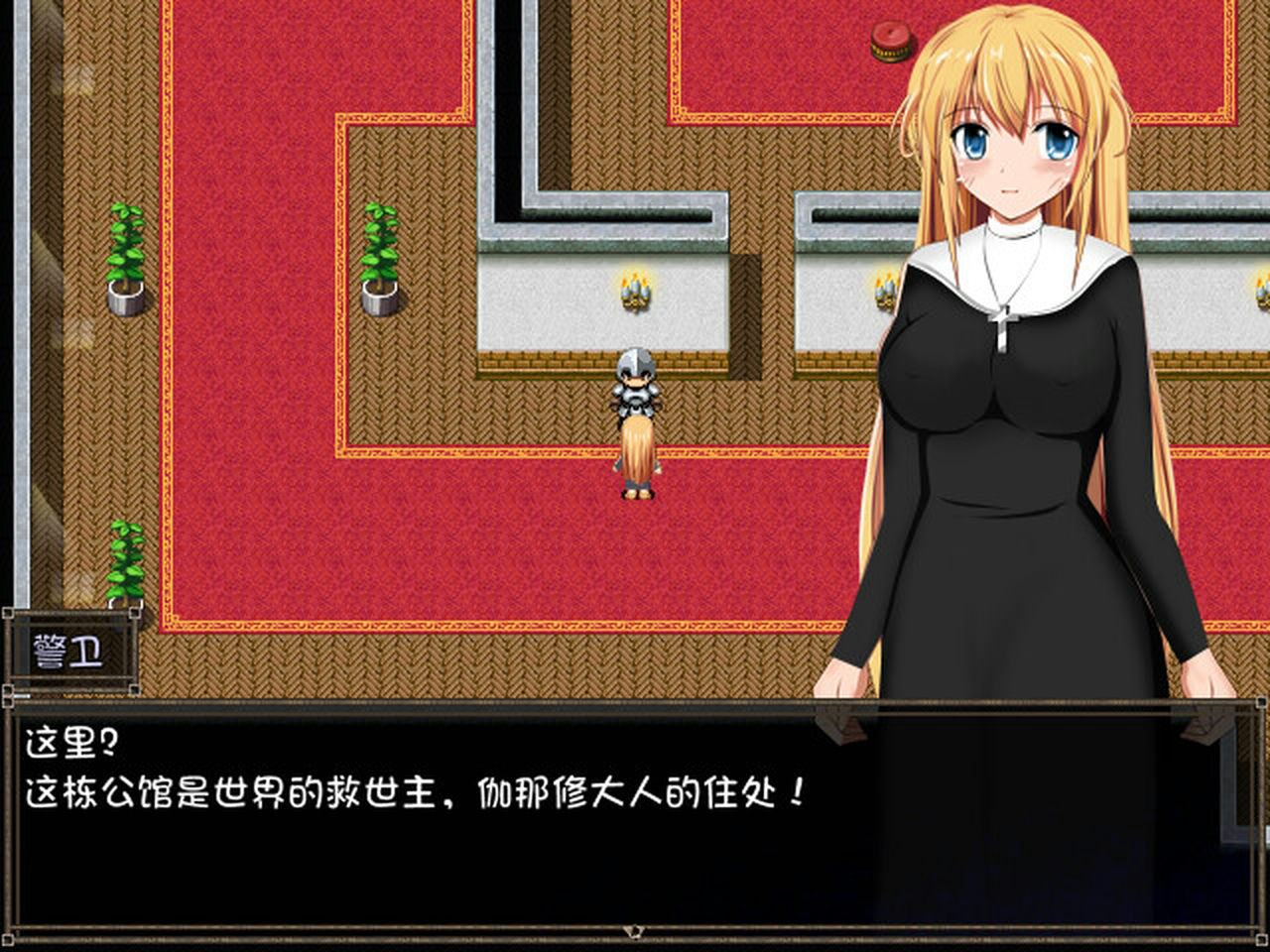Click the left wall torch sconce
This screenshot has width=1270, height=952.
[x=636, y=293]
